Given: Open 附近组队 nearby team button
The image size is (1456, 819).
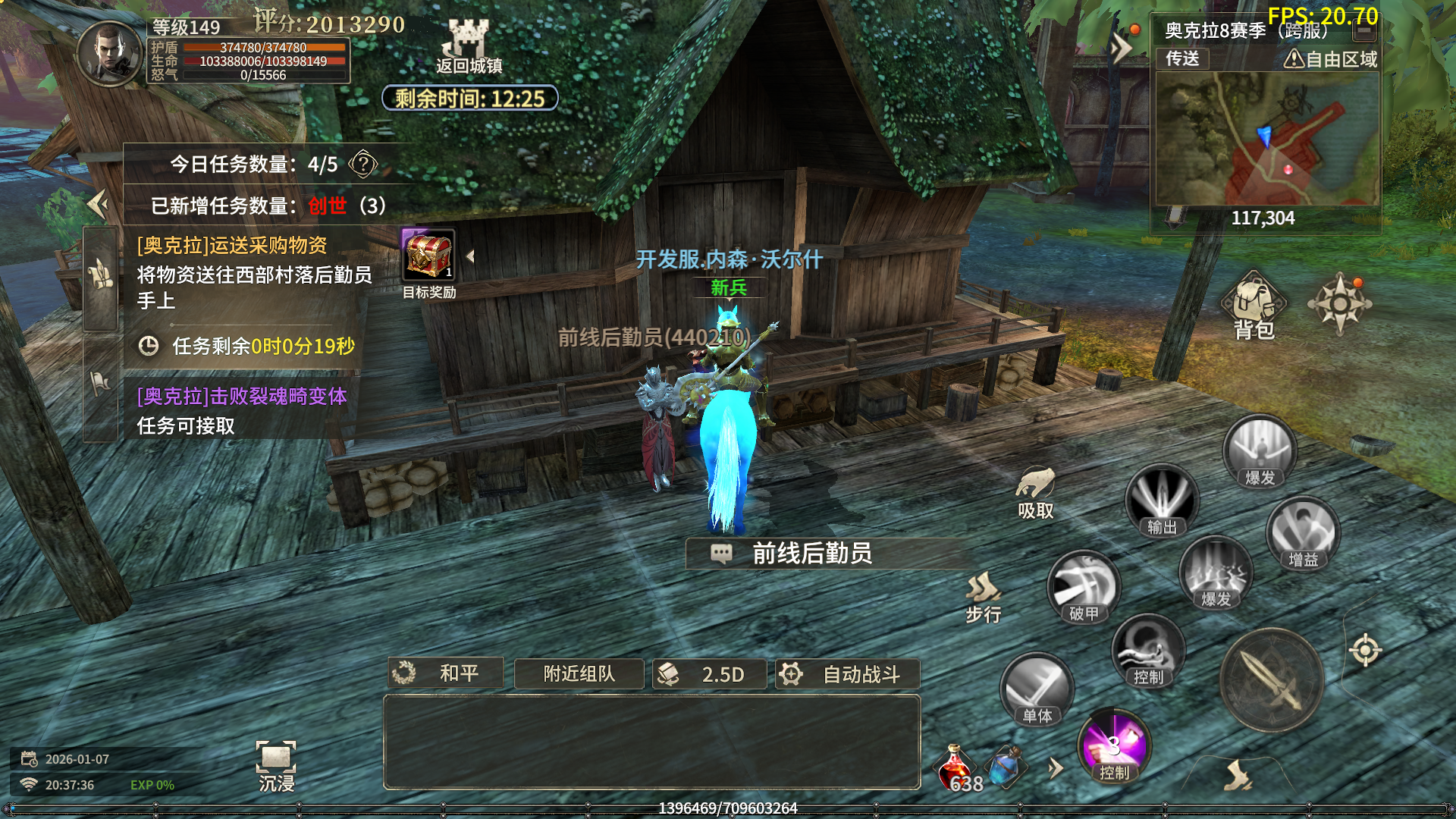Looking at the screenshot, I should (579, 673).
